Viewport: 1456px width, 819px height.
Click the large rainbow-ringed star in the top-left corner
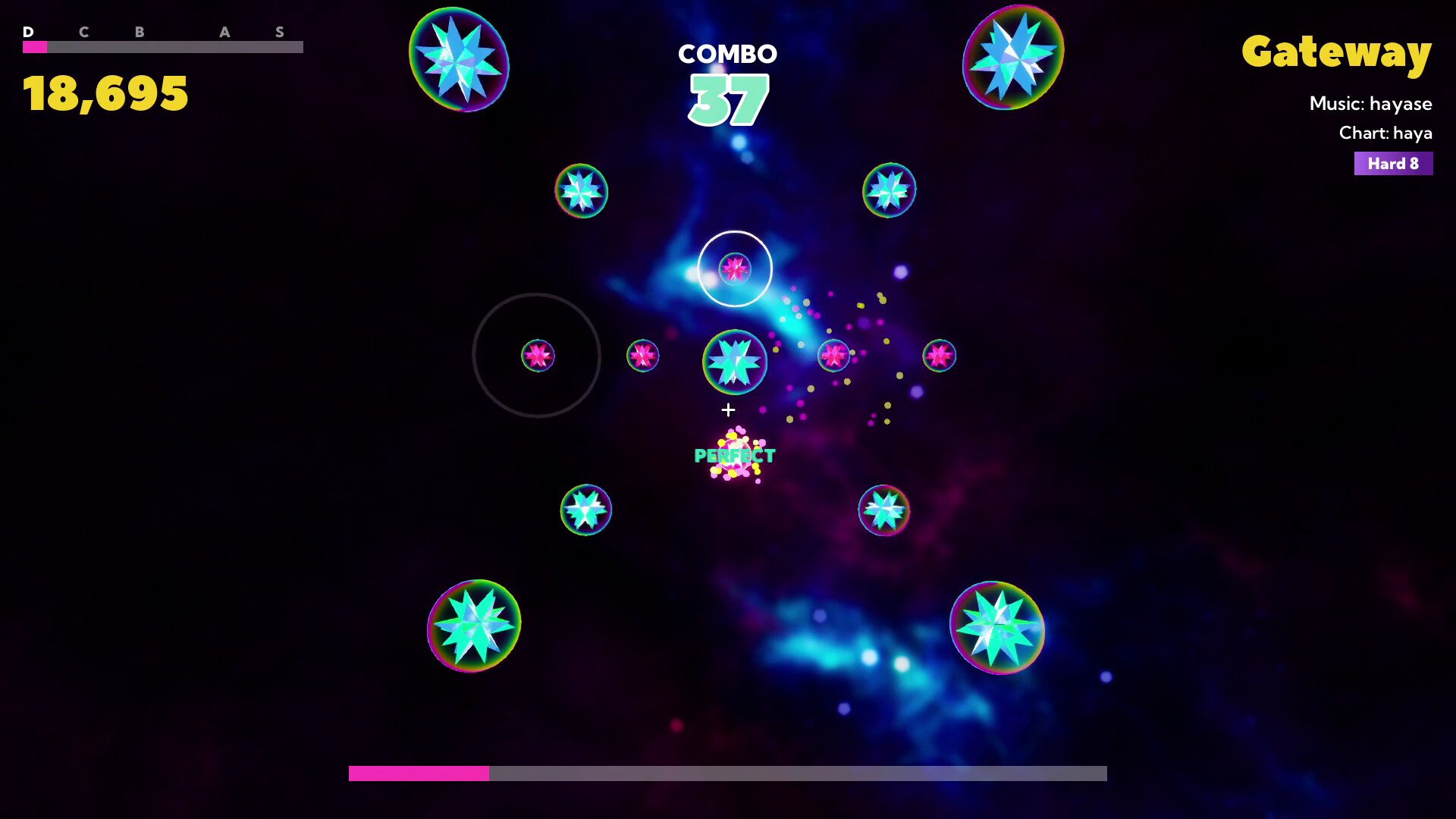pos(460,61)
